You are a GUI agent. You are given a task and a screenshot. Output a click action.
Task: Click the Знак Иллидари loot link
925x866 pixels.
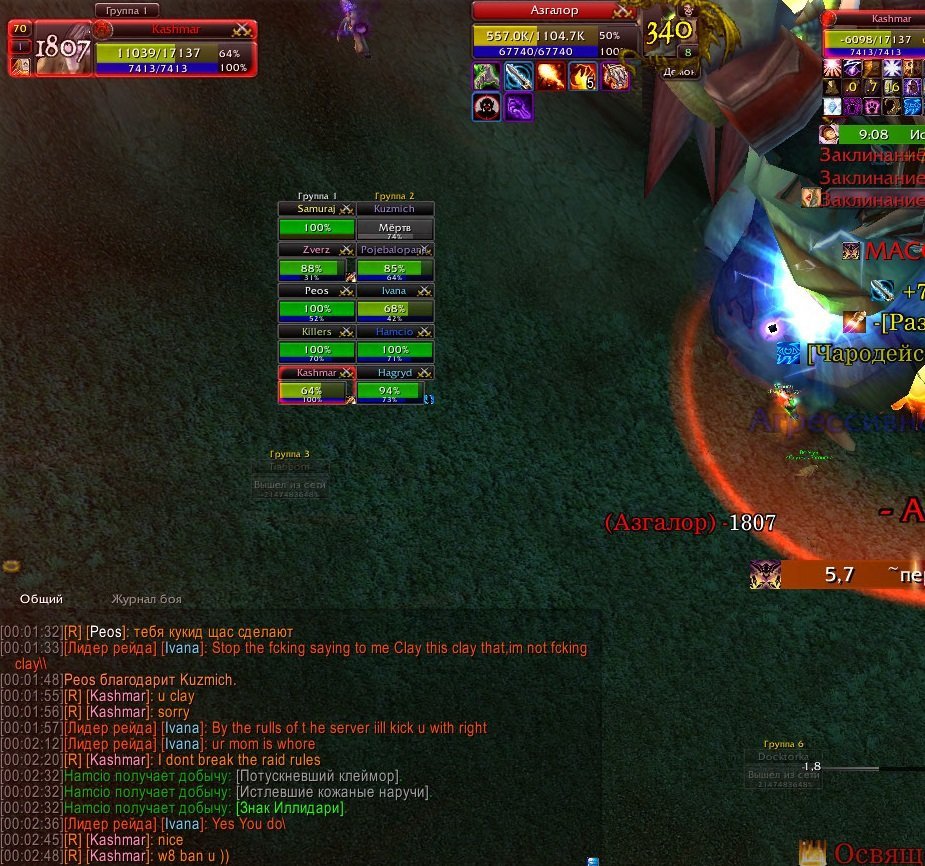291,808
